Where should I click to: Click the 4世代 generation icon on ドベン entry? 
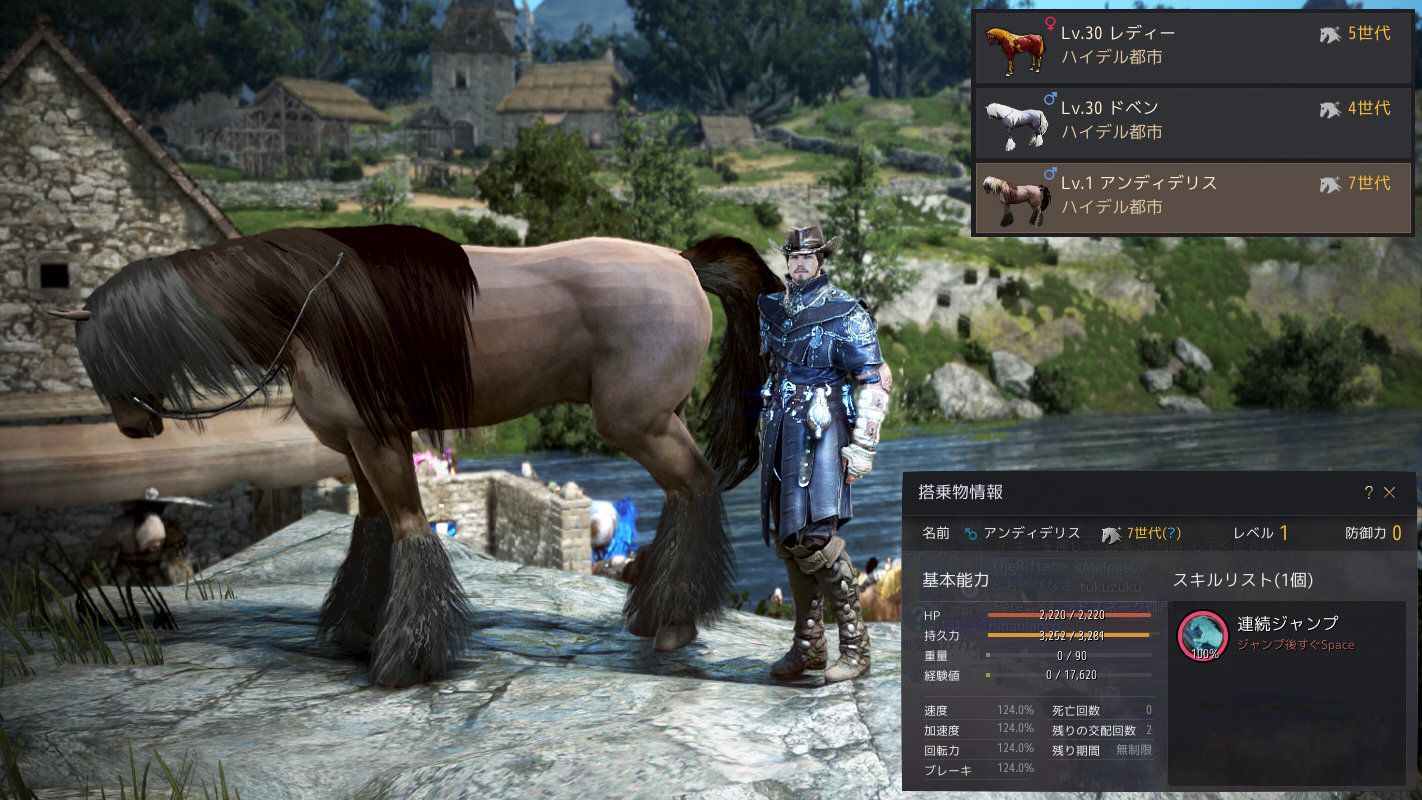point(1331,110)
